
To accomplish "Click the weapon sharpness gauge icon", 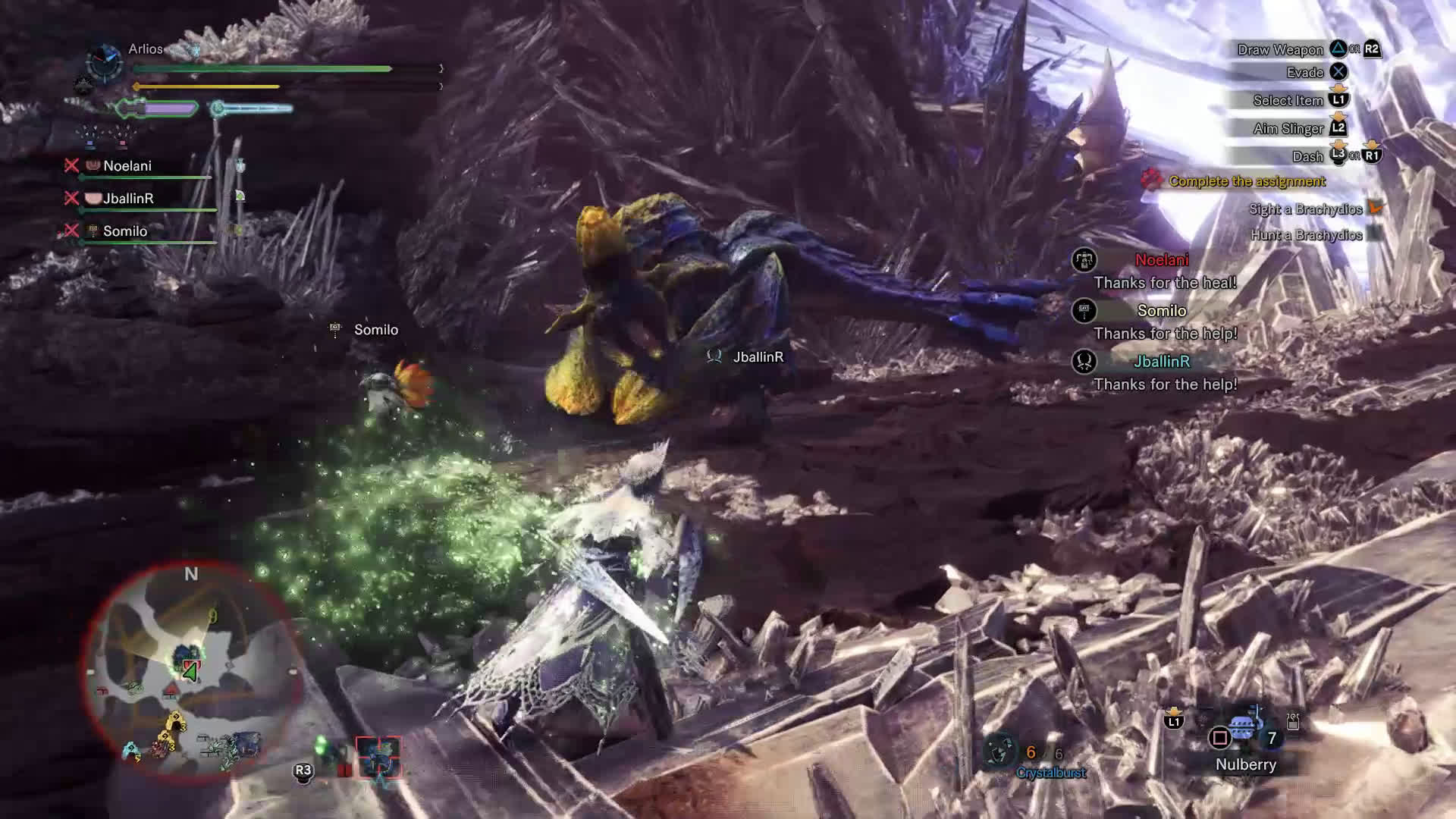I will [x=155, y=109].
